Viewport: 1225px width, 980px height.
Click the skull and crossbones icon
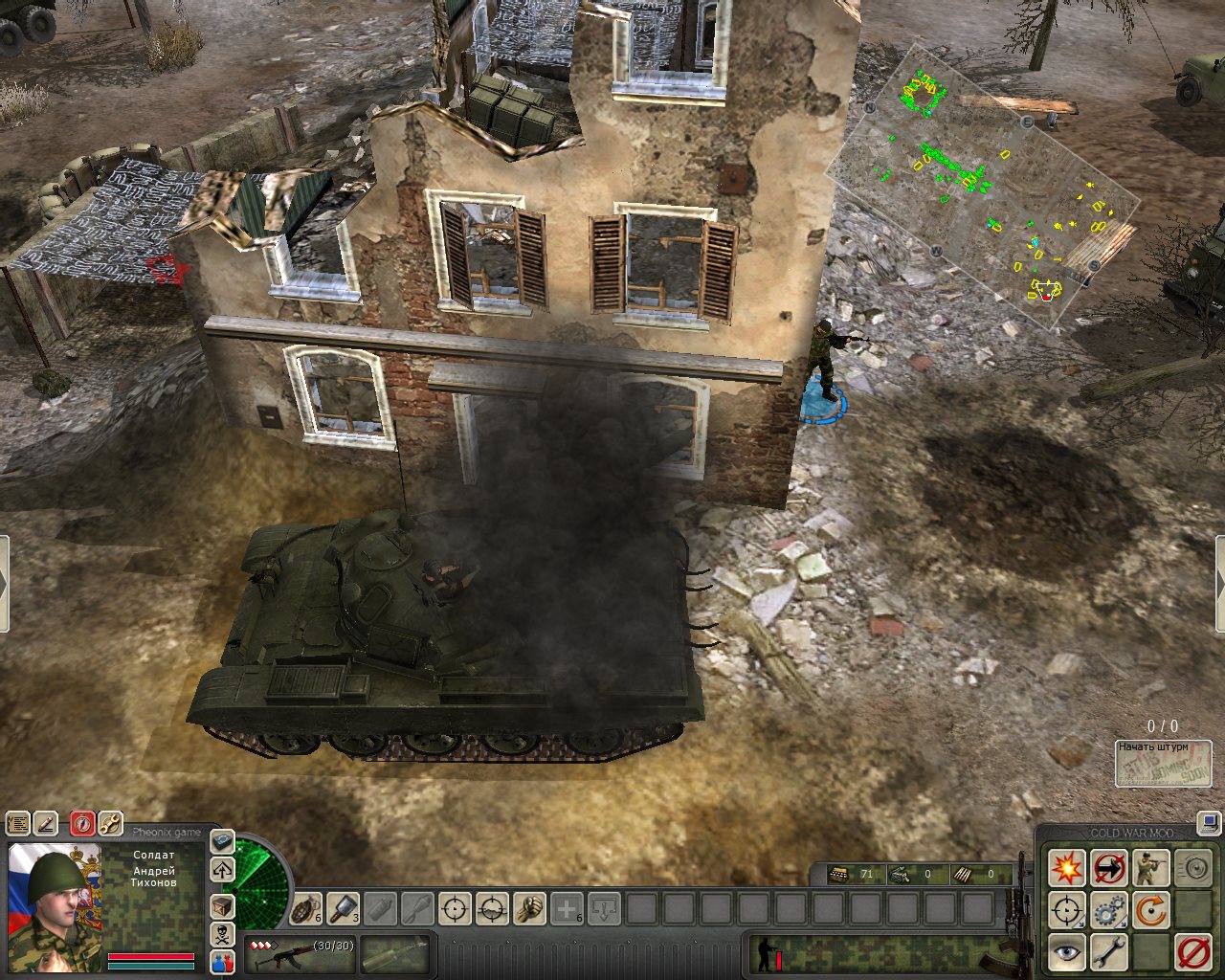pyautogui.click(x=222, y=934)
